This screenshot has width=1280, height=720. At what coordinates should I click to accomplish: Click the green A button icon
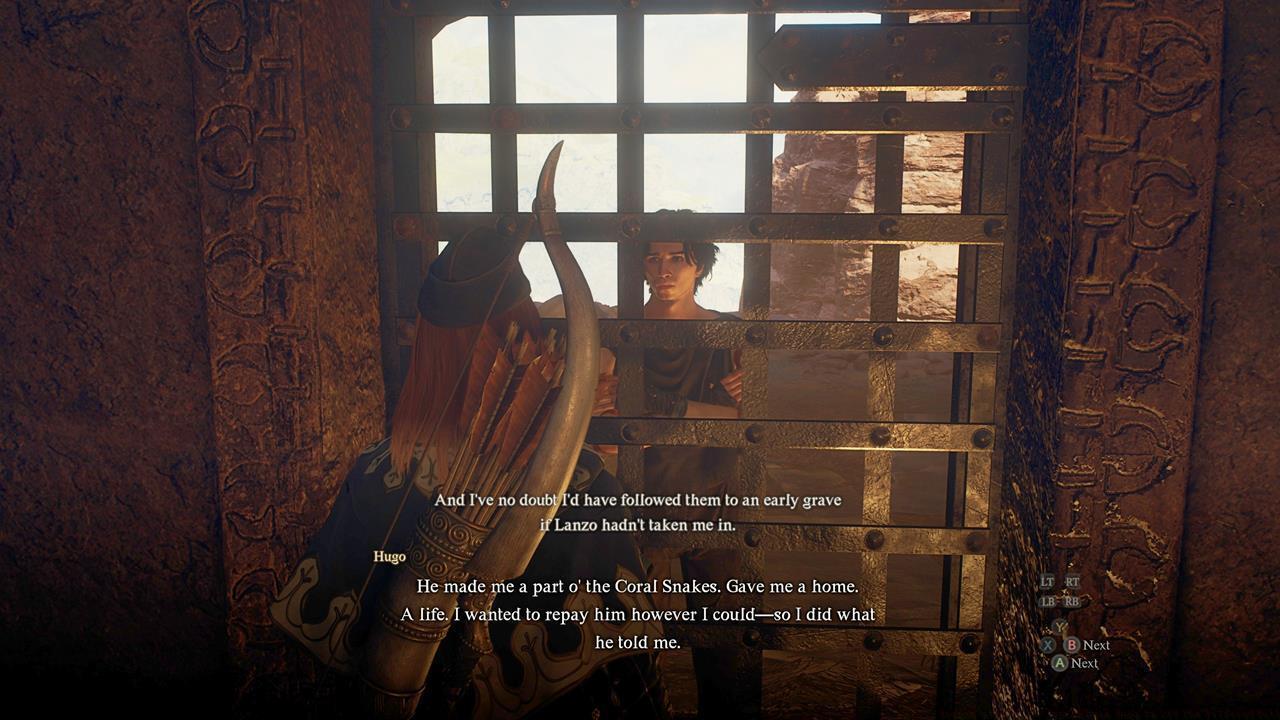click(x=1060, y=663)
